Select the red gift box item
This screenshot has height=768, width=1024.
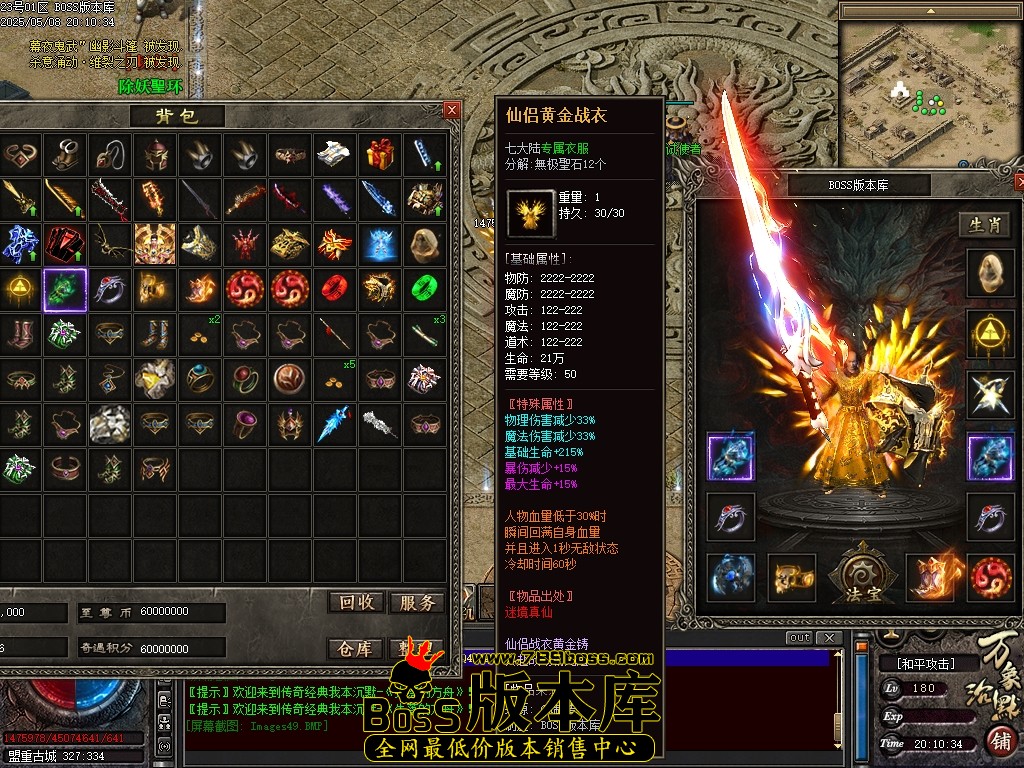click(x=379, y=153)
